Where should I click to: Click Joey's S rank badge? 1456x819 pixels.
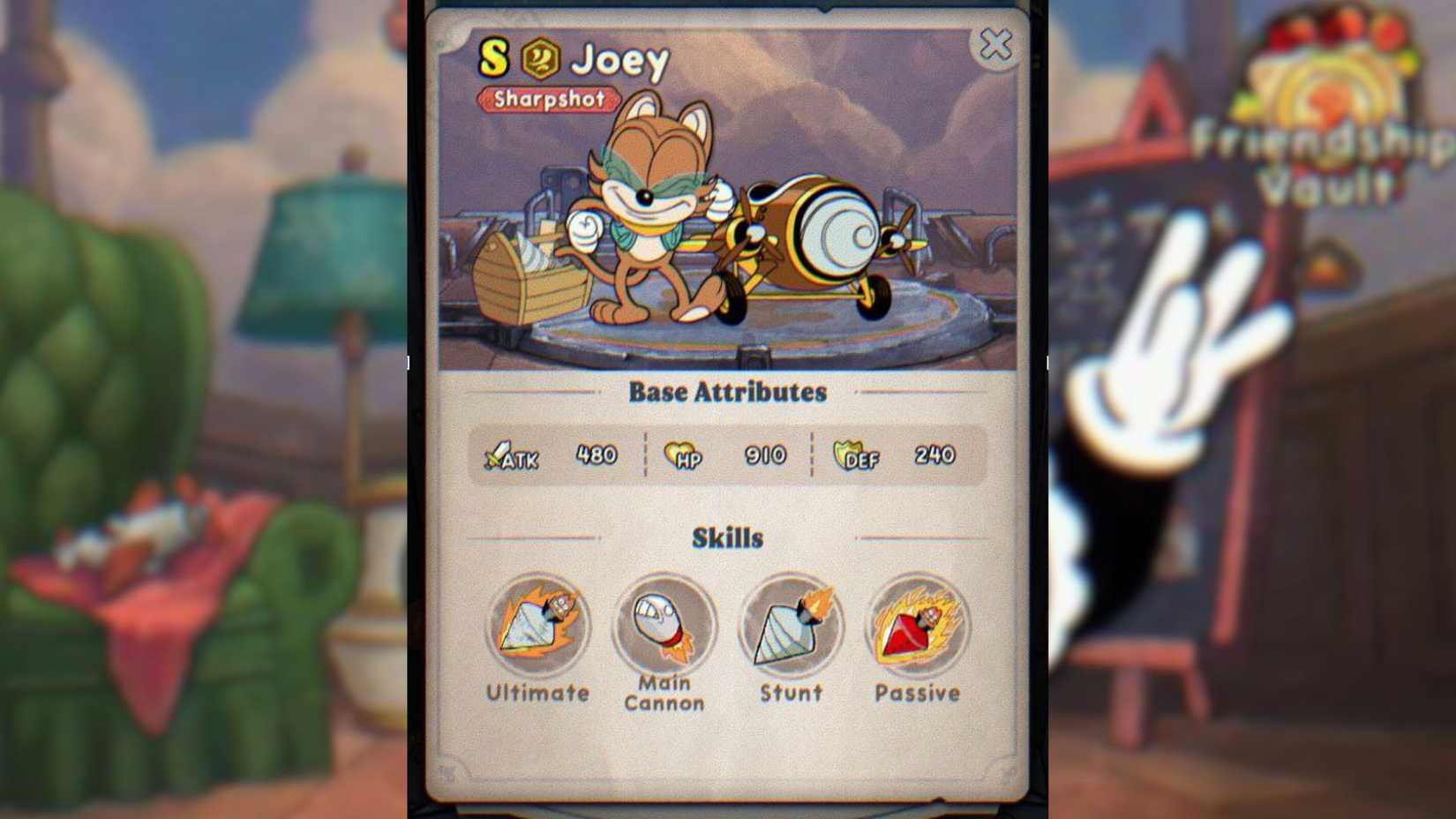tap(493, 56)
